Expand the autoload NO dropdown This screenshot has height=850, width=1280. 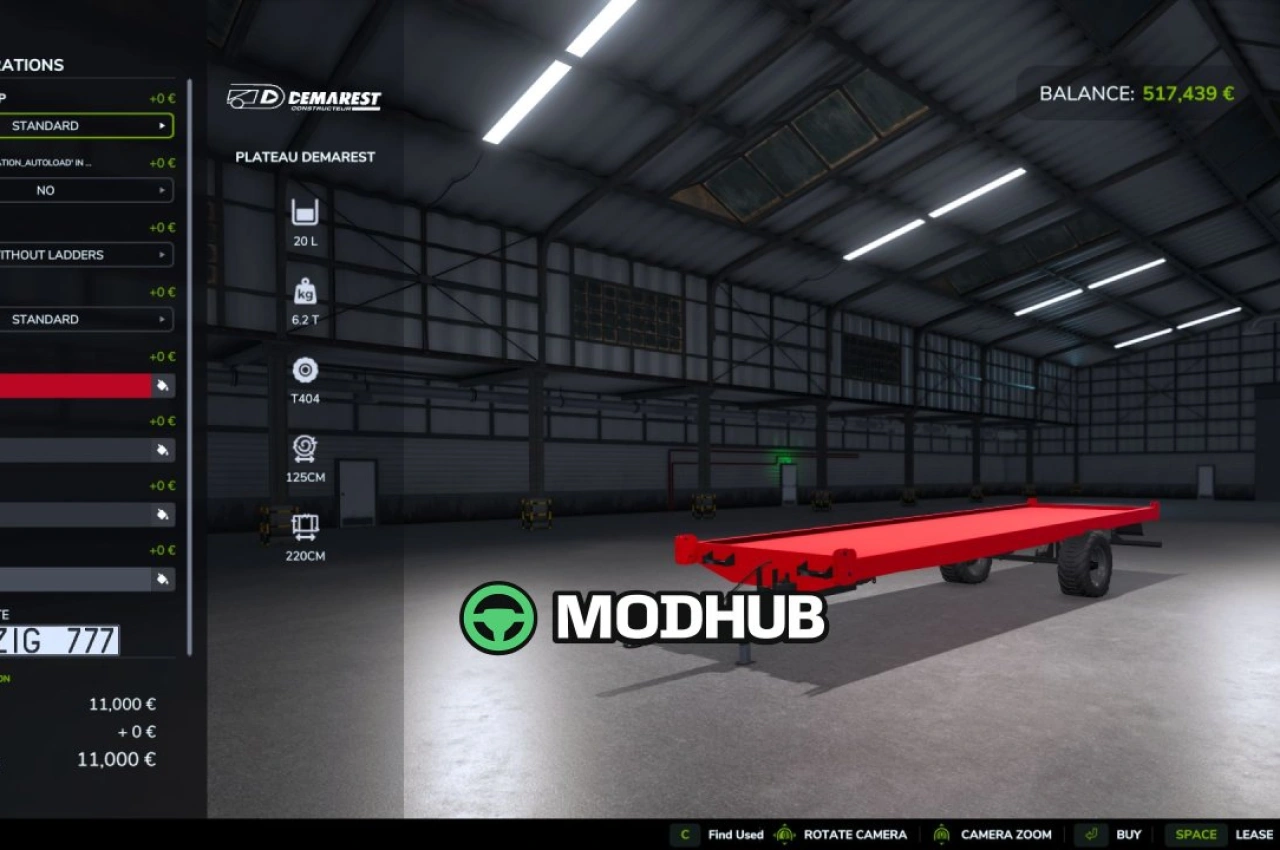pos(88,190)
